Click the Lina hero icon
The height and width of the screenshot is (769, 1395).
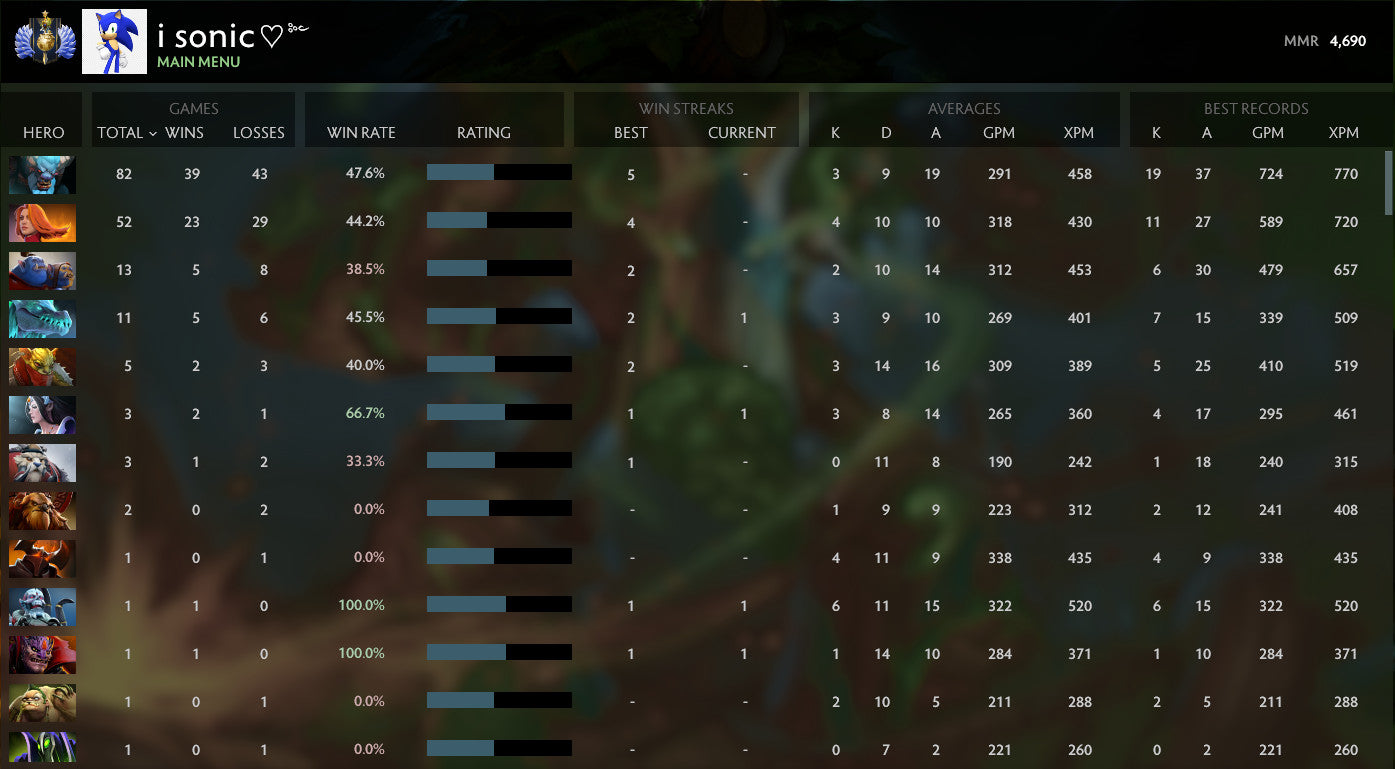42,222
